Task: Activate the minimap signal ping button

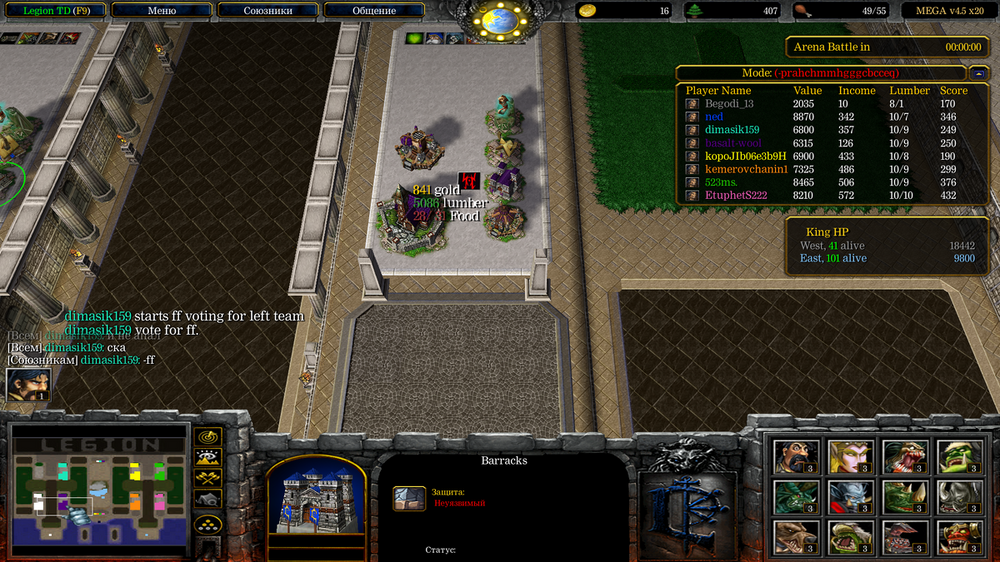Action: (208, 437)
